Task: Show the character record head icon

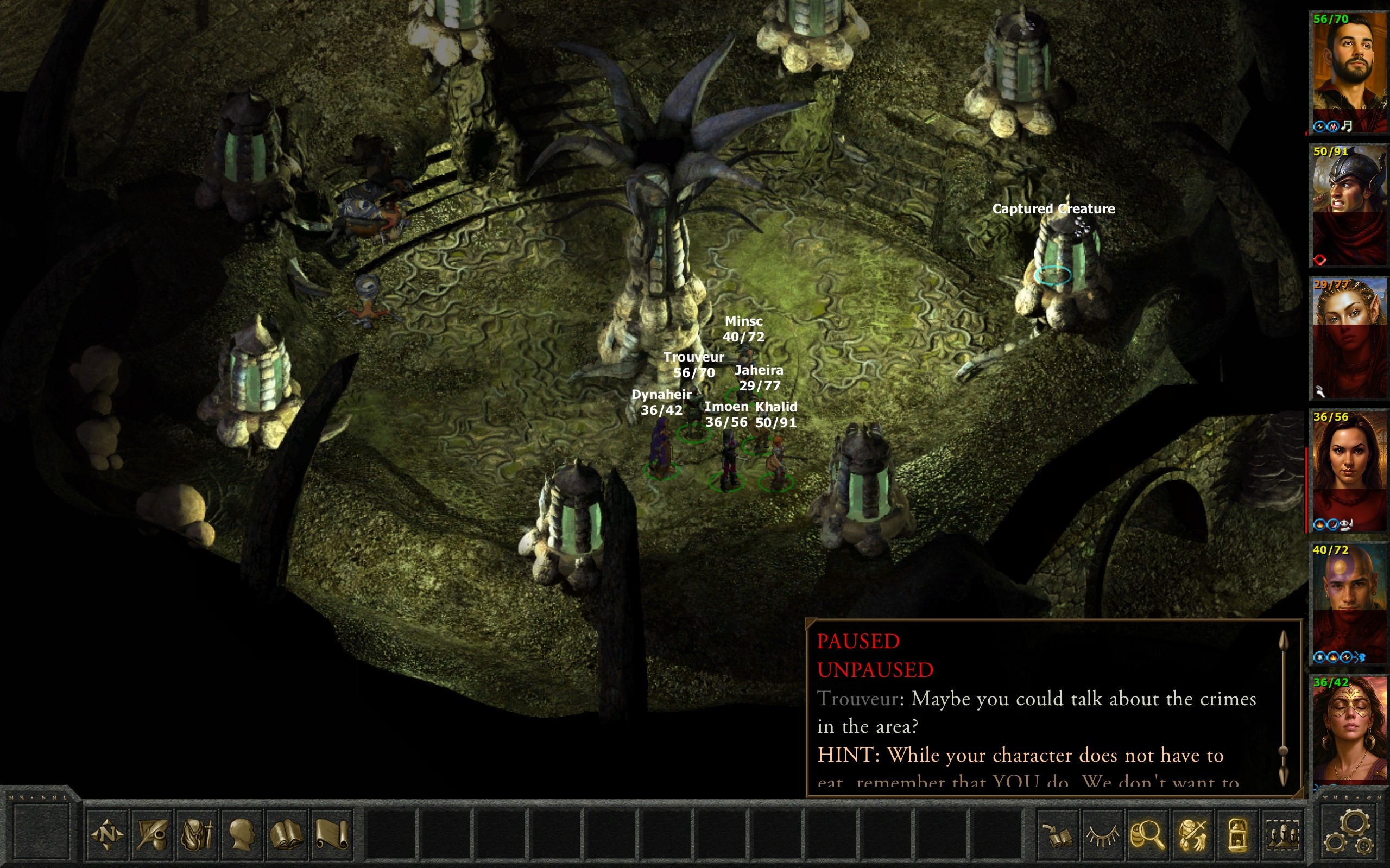Action: coord(242,834)
